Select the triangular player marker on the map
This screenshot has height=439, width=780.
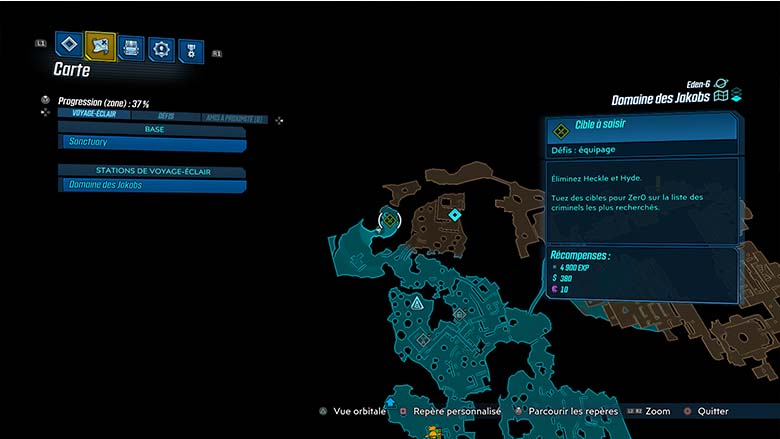pyautogui.click(x=416, y=301)
